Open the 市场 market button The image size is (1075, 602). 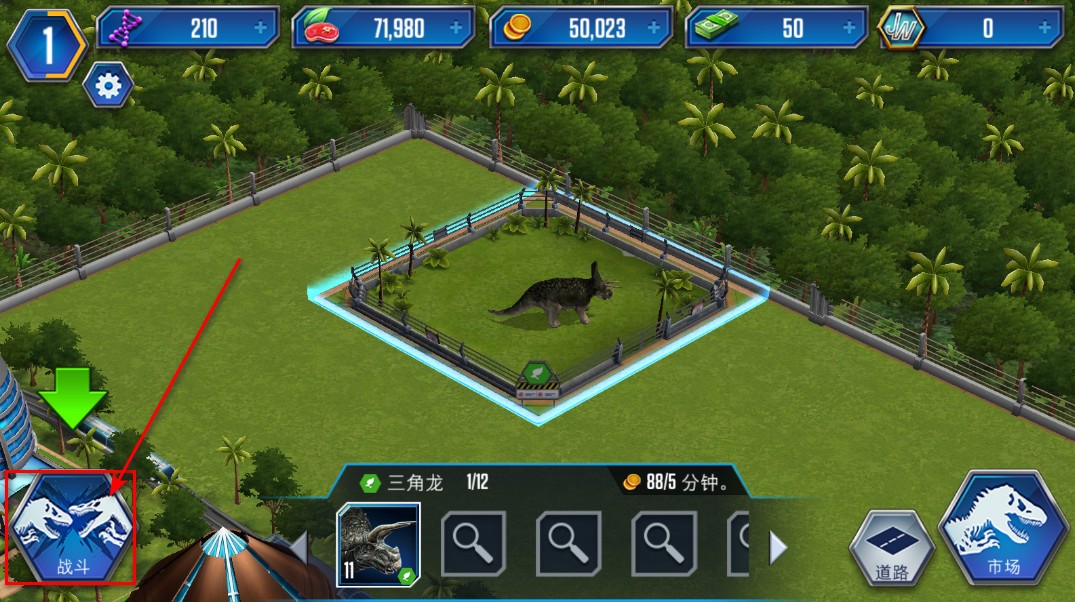[x=1001, y=529]
